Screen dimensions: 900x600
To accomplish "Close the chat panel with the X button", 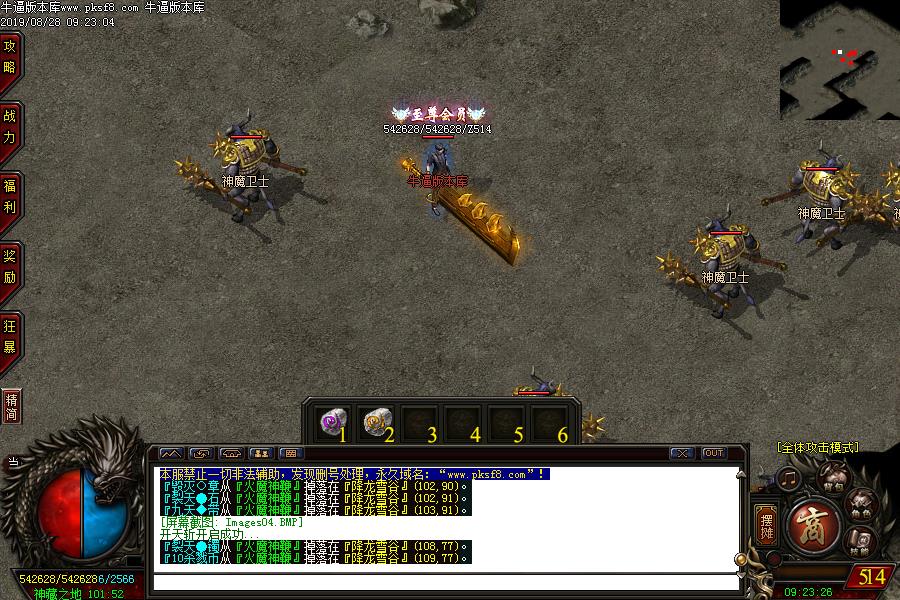I will click(681, 453).
